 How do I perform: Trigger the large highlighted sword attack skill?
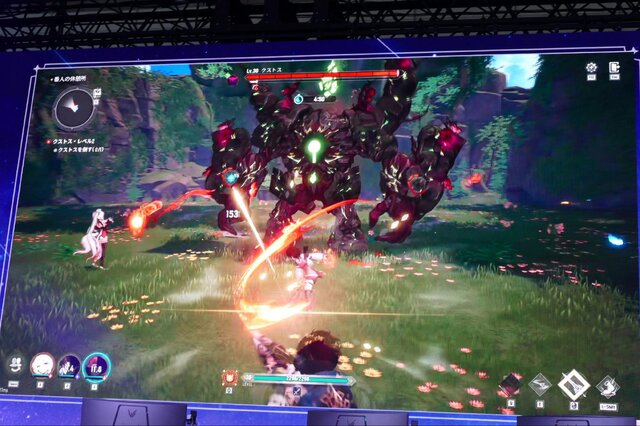tap(573, 385)
